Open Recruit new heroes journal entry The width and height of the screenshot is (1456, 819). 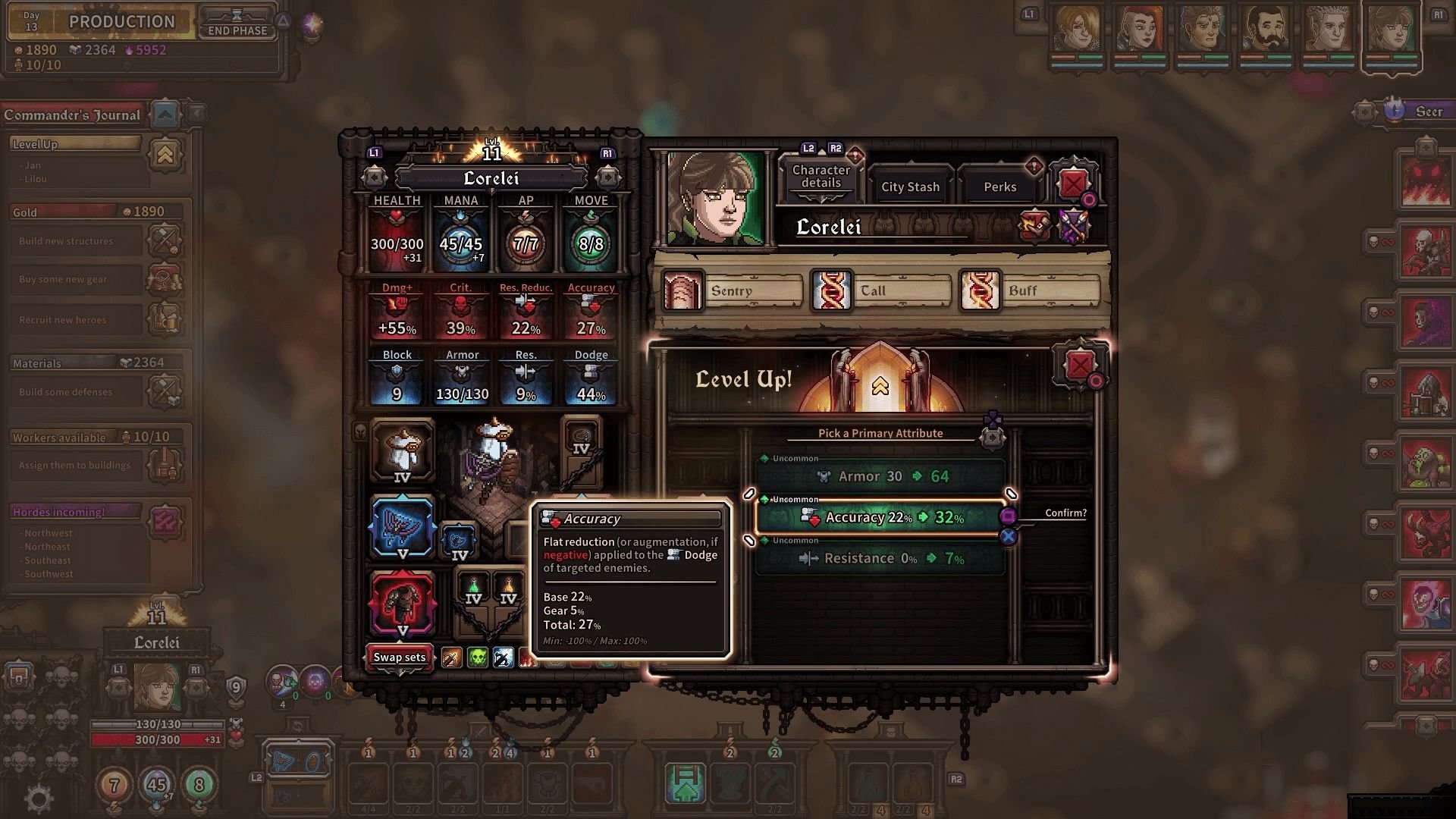coord(77,320)
